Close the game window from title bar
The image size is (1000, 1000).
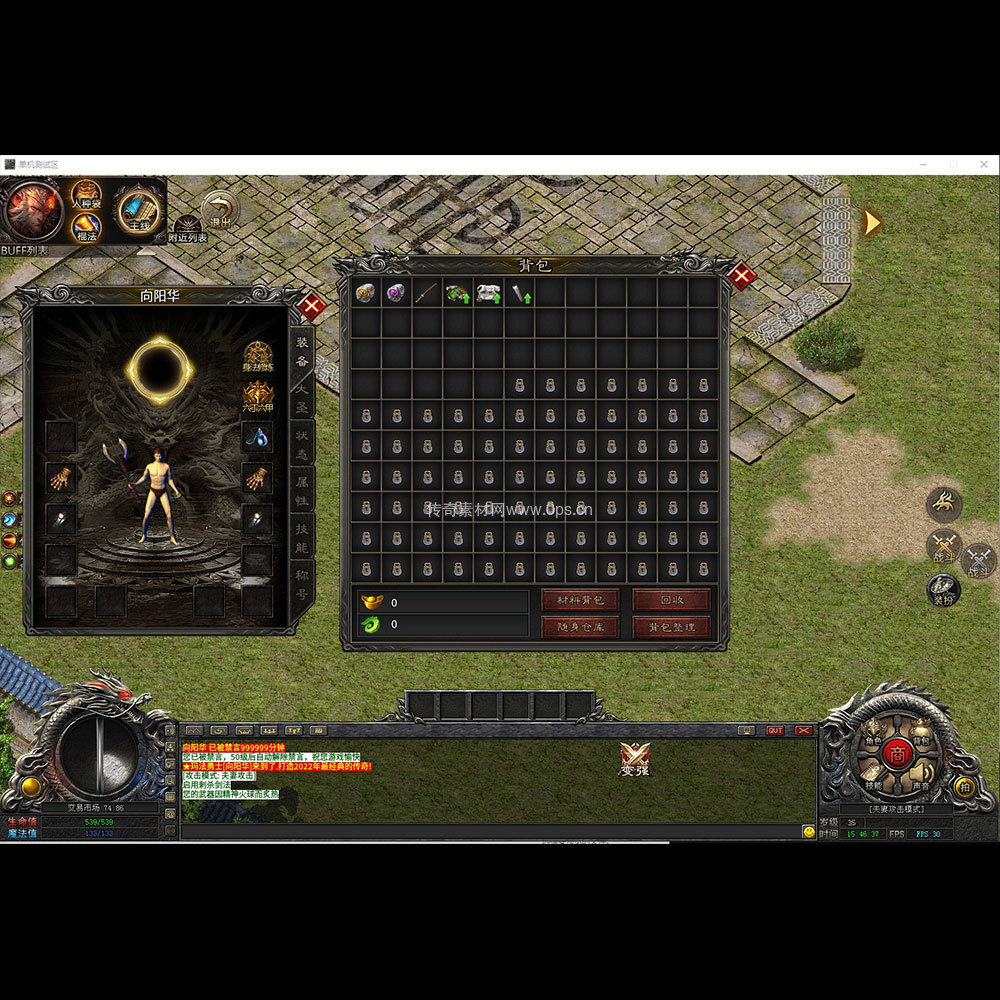pyautogui.click(x=983, y=164)
